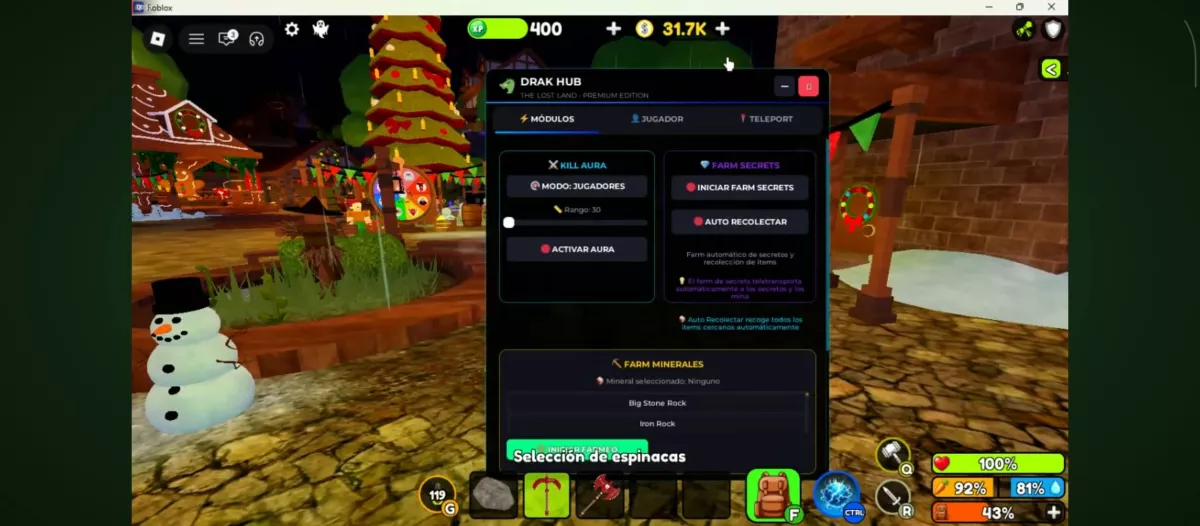
Task: Open the Roblox menu logo button
Action: tap(158, 39)
